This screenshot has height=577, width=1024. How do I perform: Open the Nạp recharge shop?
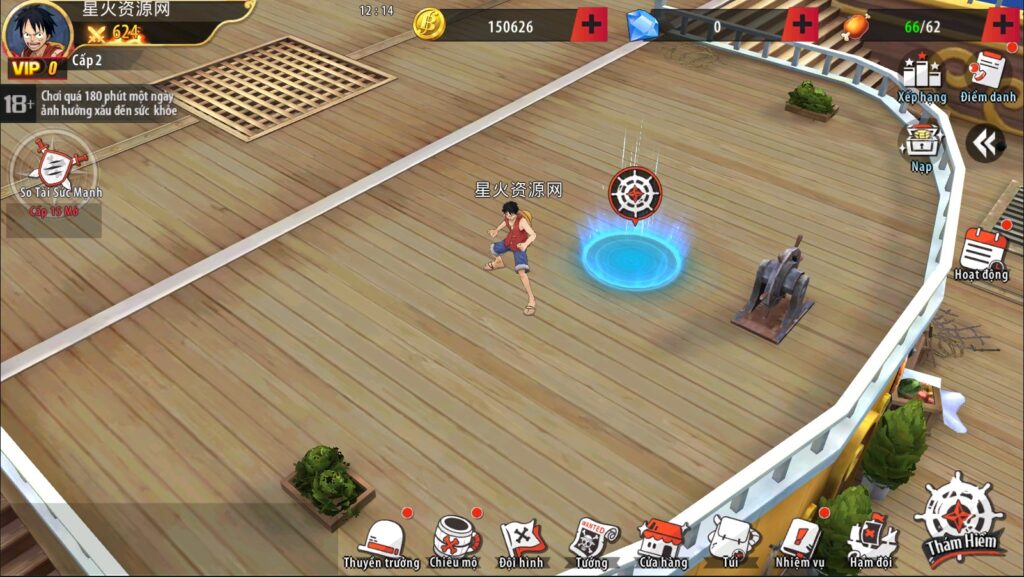[920, 146]
